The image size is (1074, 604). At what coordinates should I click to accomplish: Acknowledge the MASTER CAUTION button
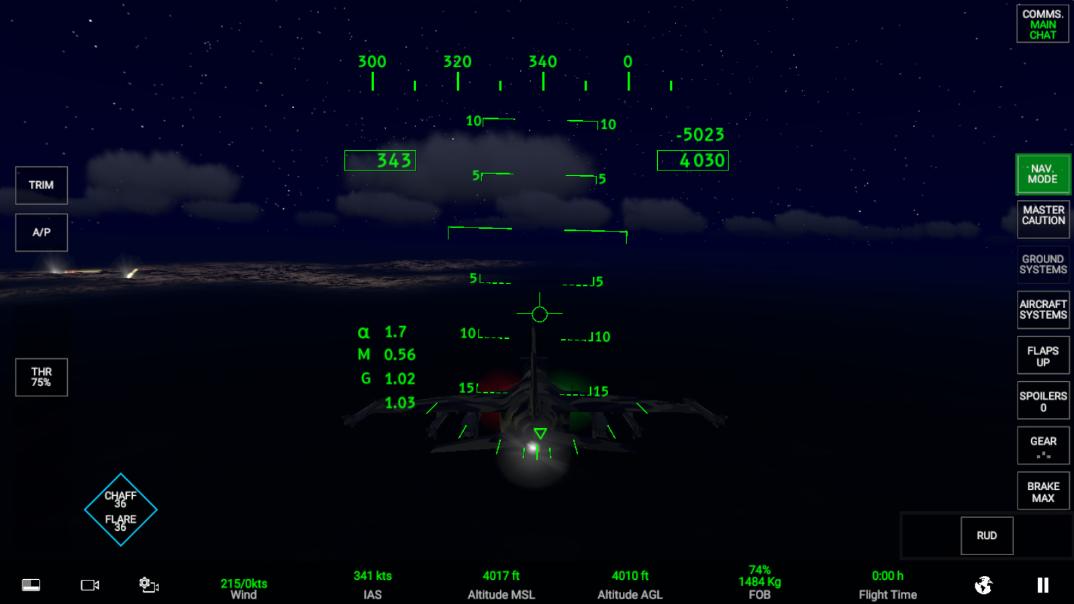click(x=1042, y=216)
